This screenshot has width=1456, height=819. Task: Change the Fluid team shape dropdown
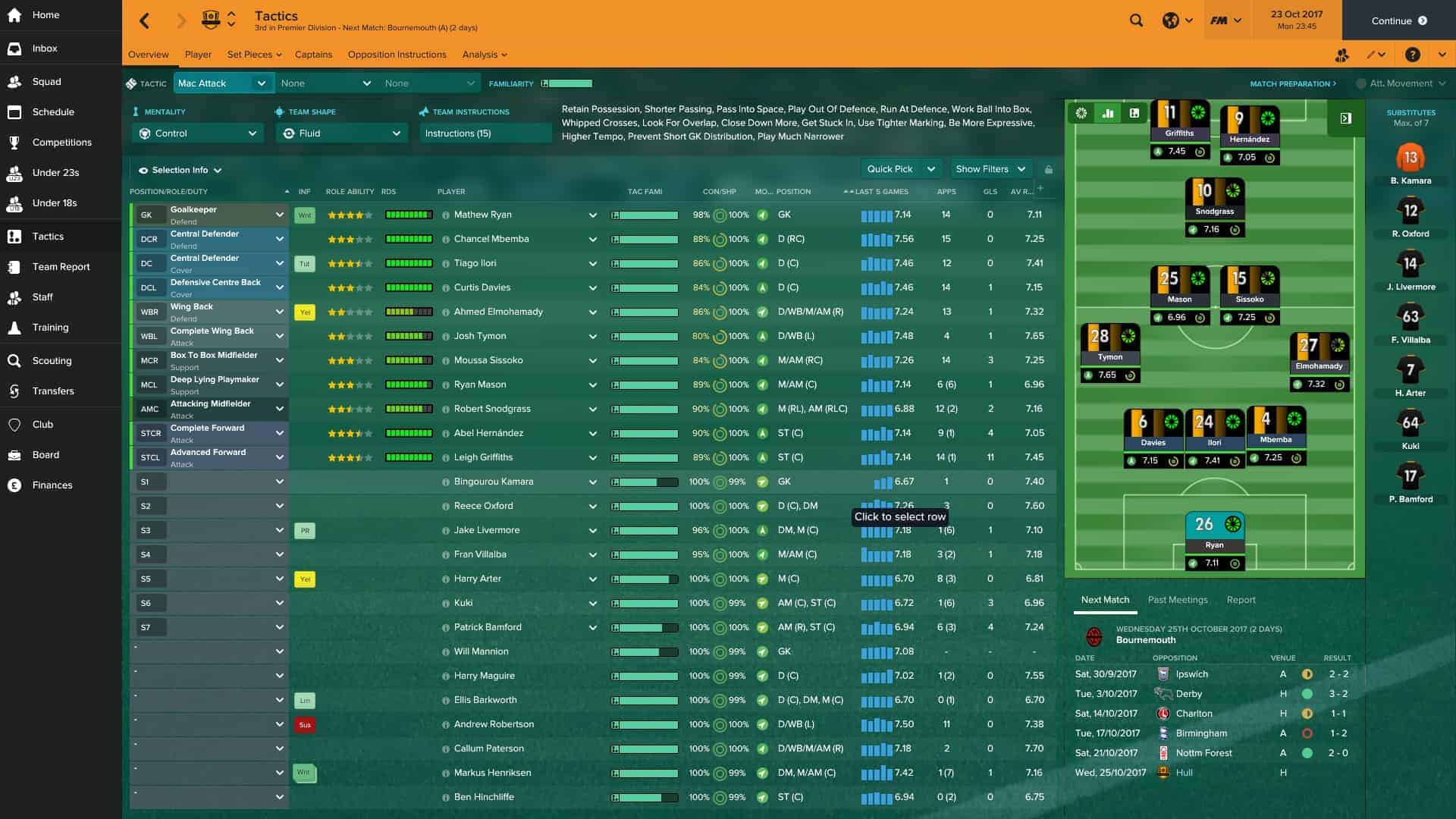point(342,133)
